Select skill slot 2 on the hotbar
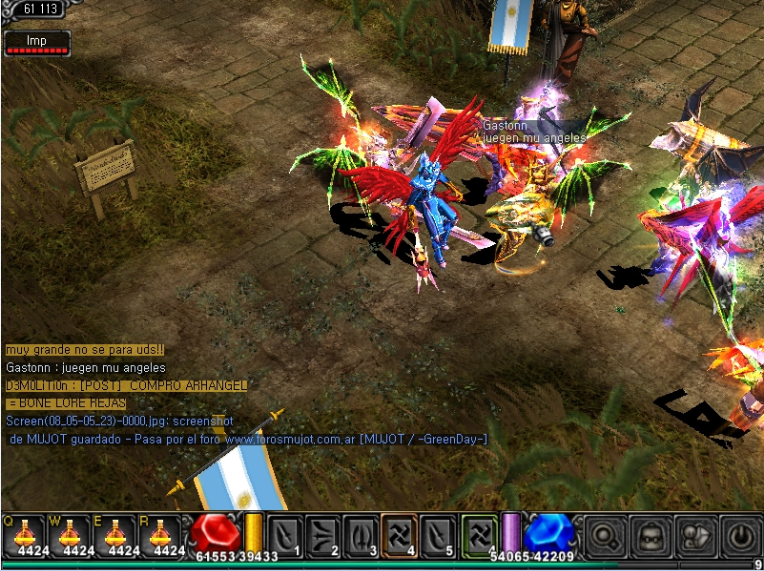Viewport: 764px width, 571px height. click(x=322, y=535)
